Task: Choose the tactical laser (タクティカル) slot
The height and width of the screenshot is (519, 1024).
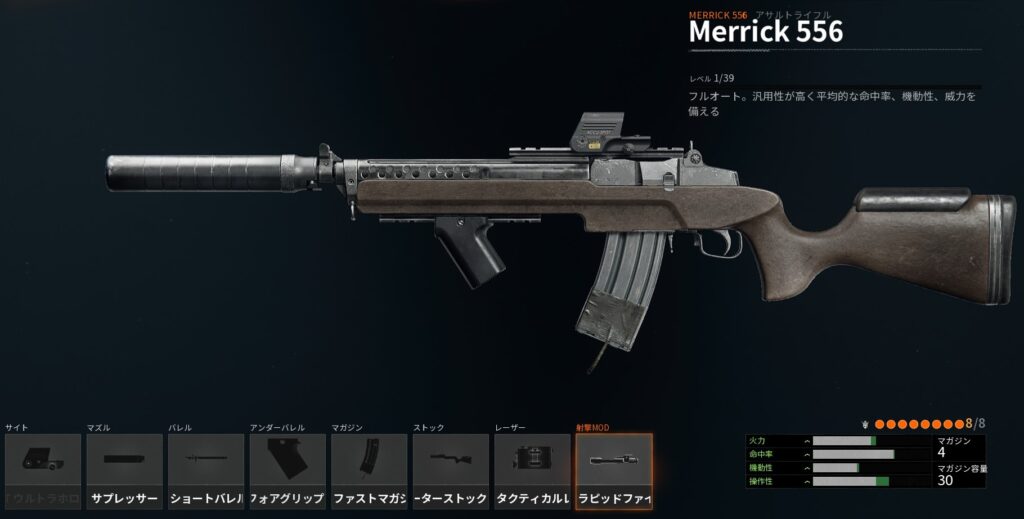Action: [x=532, y=471]
